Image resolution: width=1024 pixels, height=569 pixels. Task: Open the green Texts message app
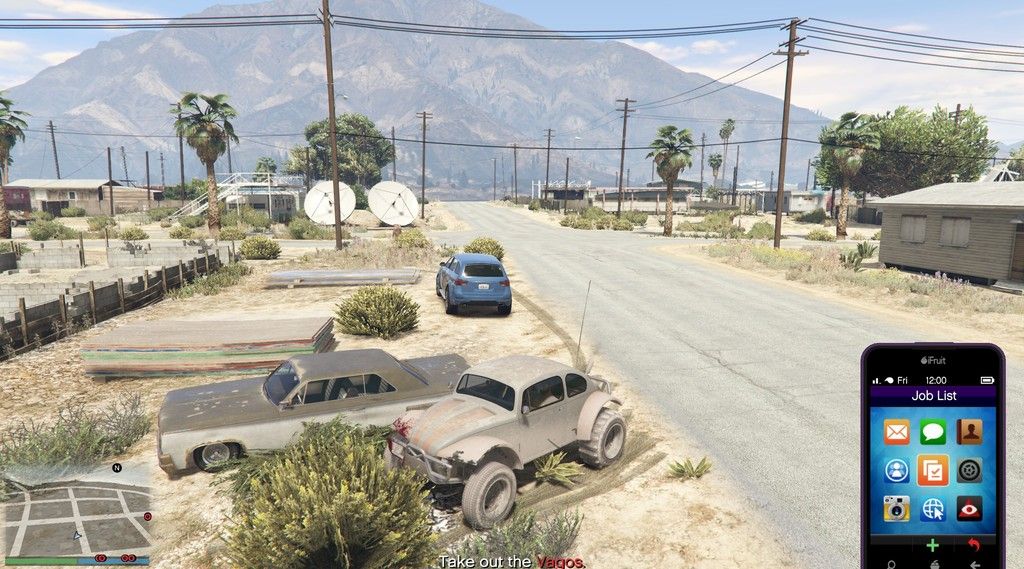pyautogui.click(x=933, y=432)
